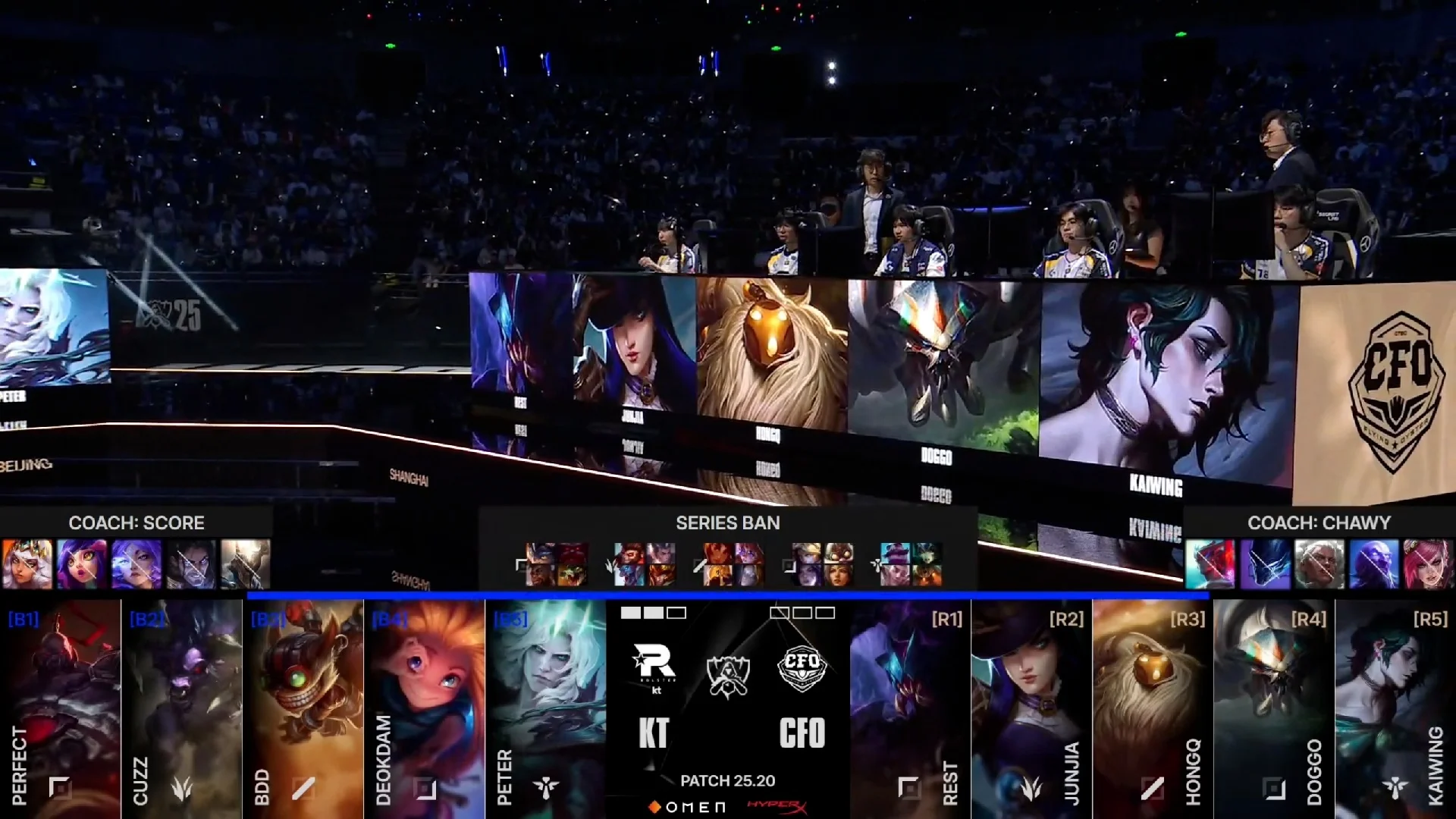Viewport: 1456px width, 819px height.
Task: Open KAIWING's R5 champion pick card
Action: (1395, 709)
